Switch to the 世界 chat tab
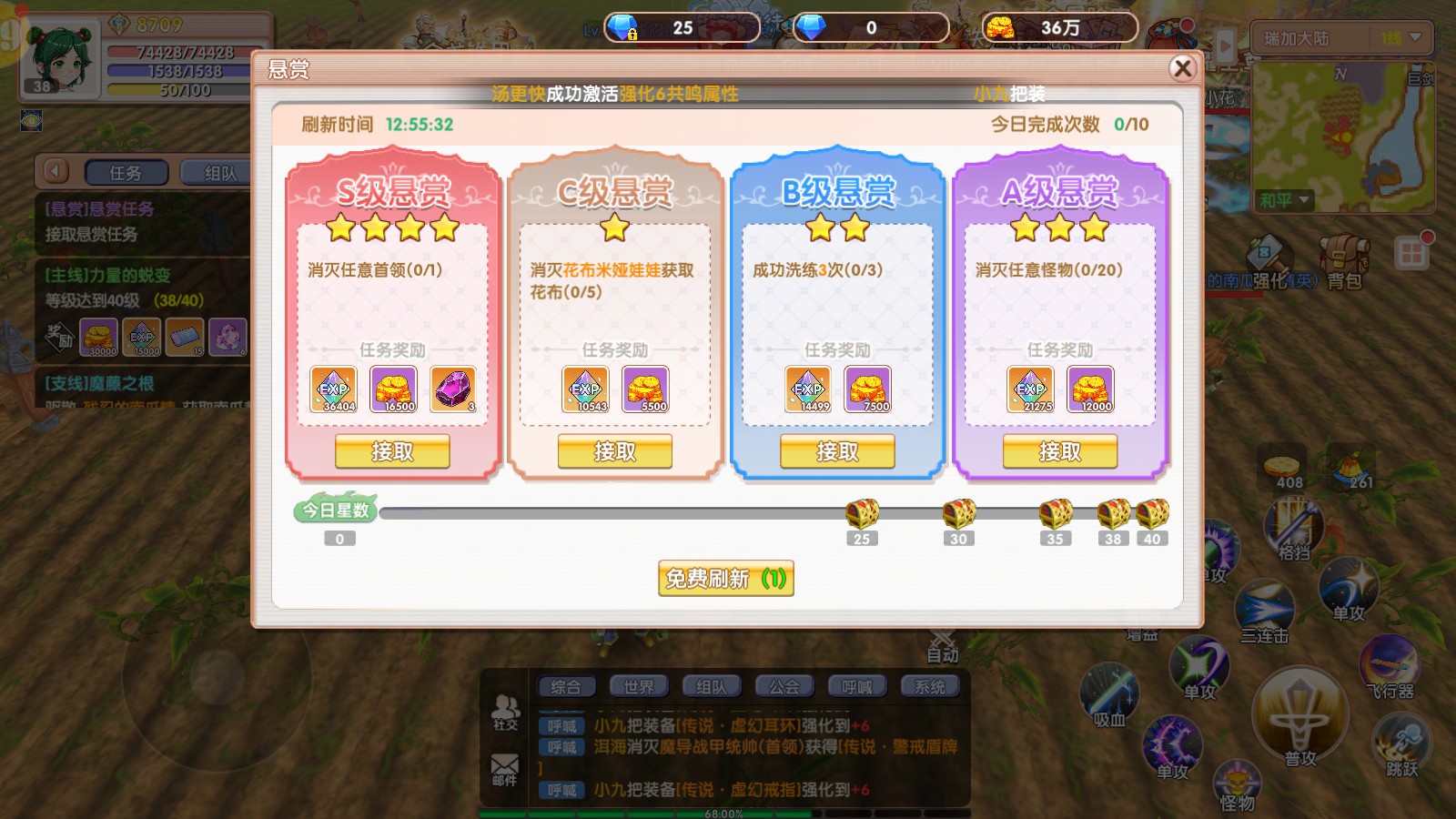Viewport: 1456px width, 819px height. pyautogui.click(x=640, y=686)
